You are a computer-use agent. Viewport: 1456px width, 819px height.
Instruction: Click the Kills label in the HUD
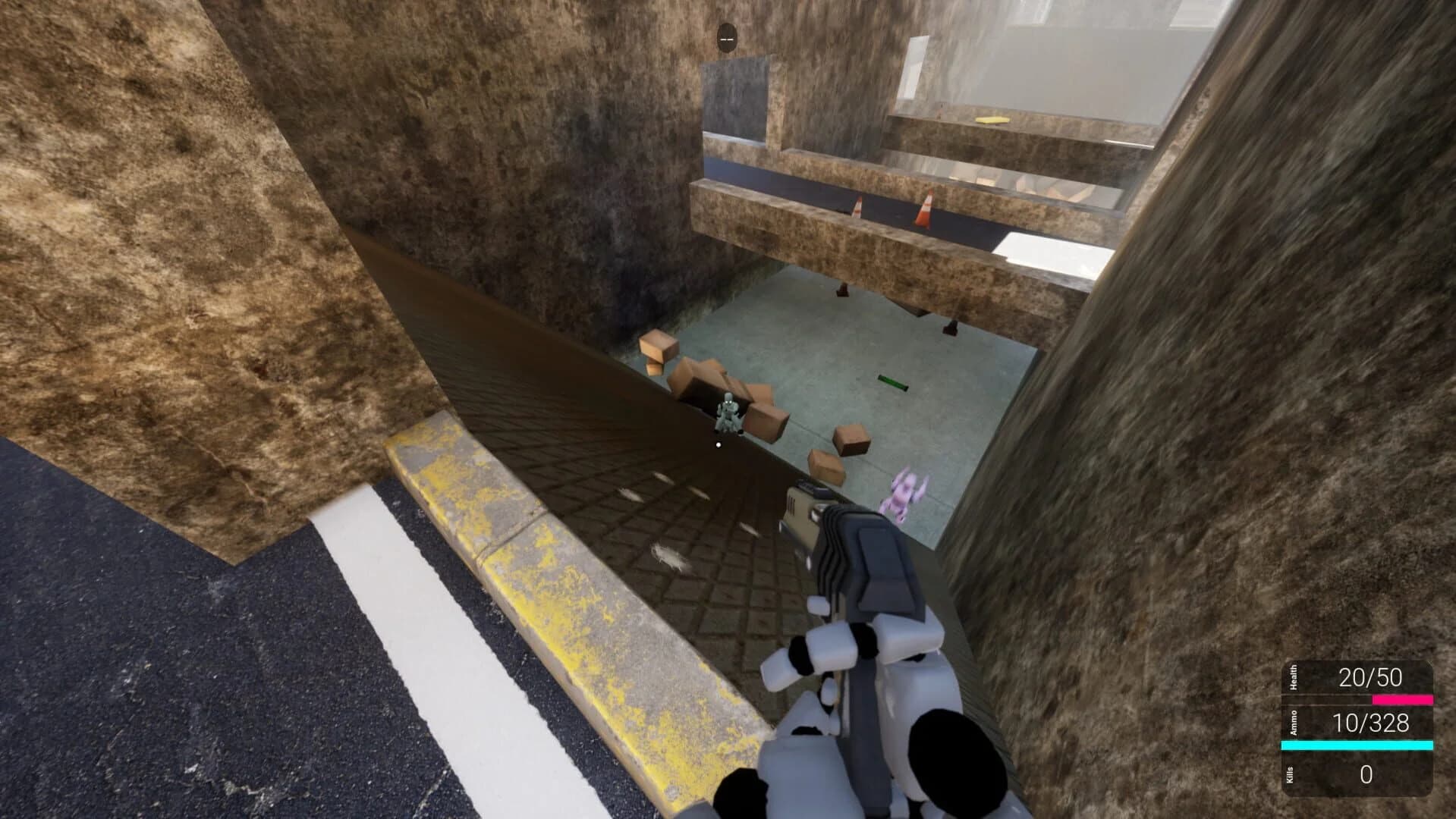click(x=1291, y=773)
